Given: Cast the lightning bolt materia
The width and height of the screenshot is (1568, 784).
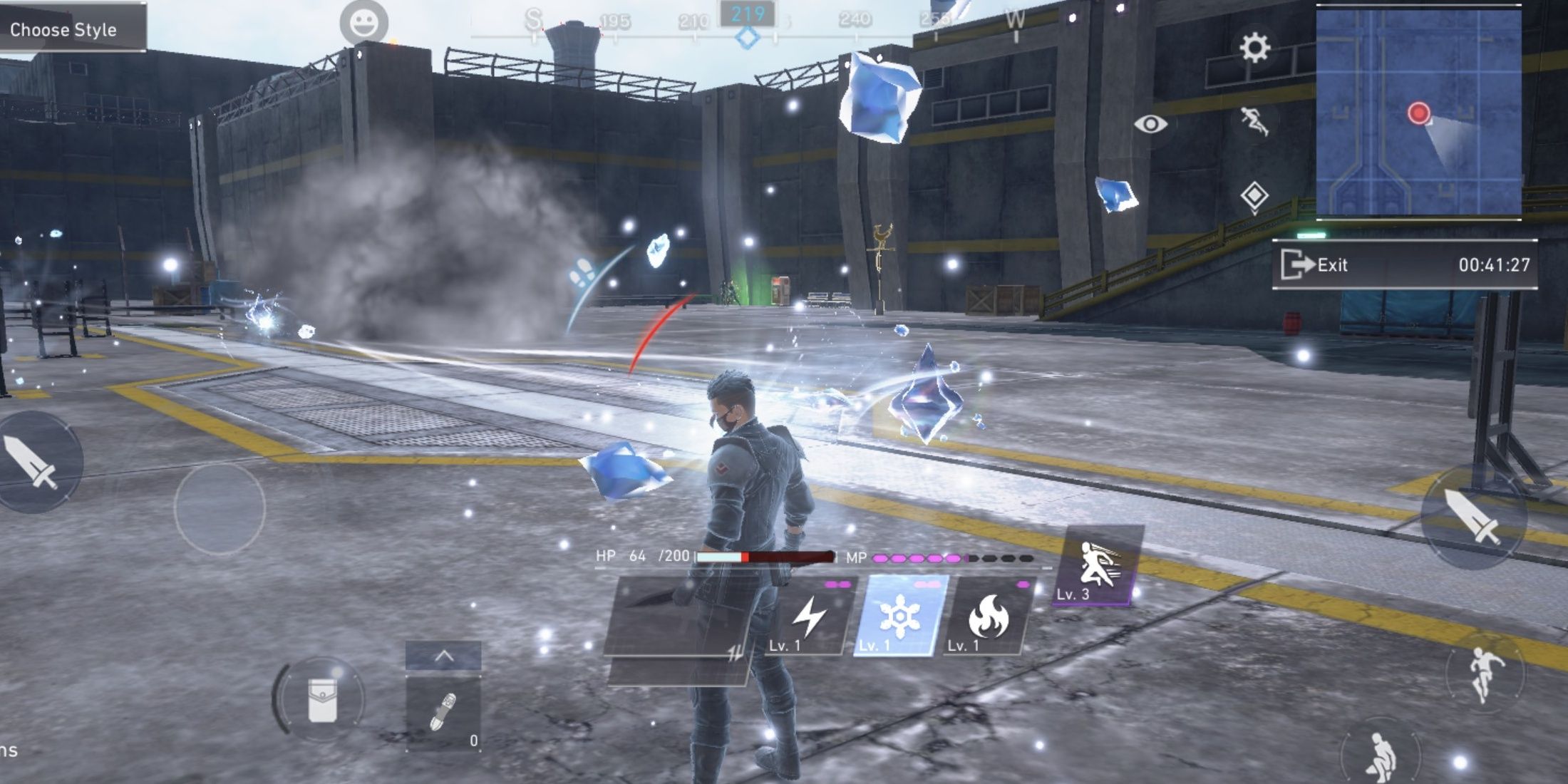Looking at the screenshot, I should pos(810,616).
